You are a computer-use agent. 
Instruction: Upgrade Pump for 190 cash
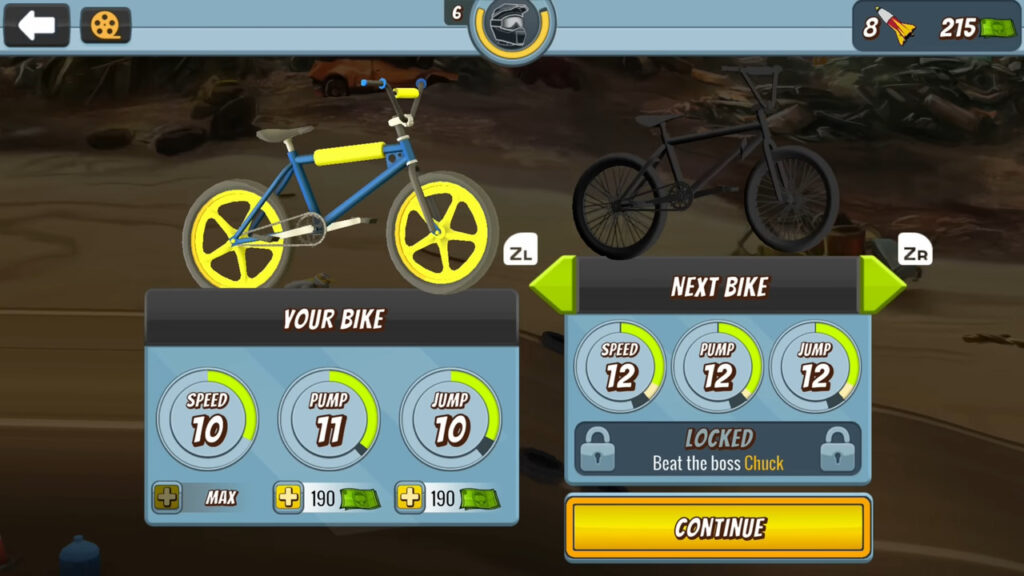(289, 497)
